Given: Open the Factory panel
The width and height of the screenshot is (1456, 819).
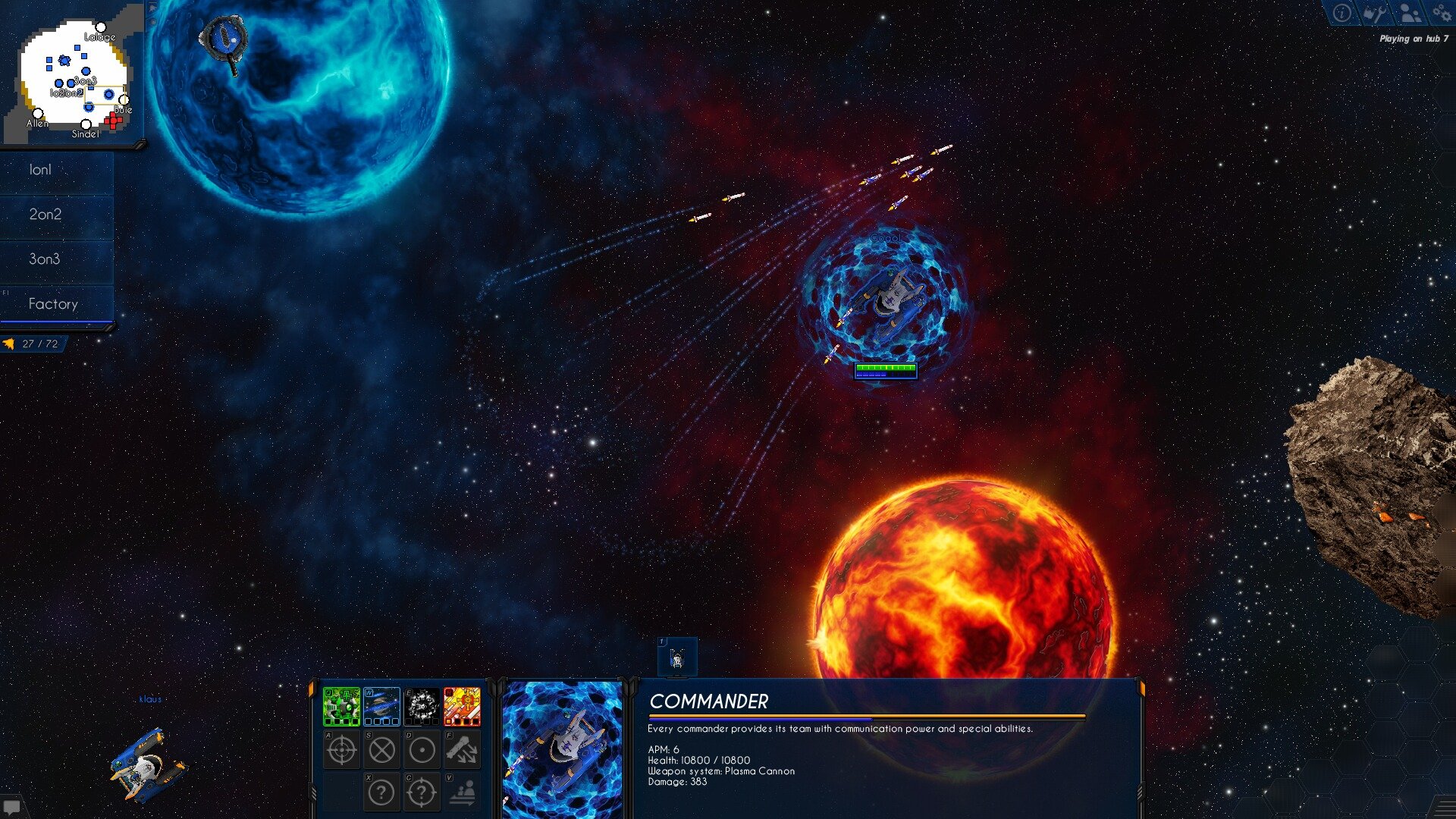Looking at the screenshot, I should (x=53, y=303).
